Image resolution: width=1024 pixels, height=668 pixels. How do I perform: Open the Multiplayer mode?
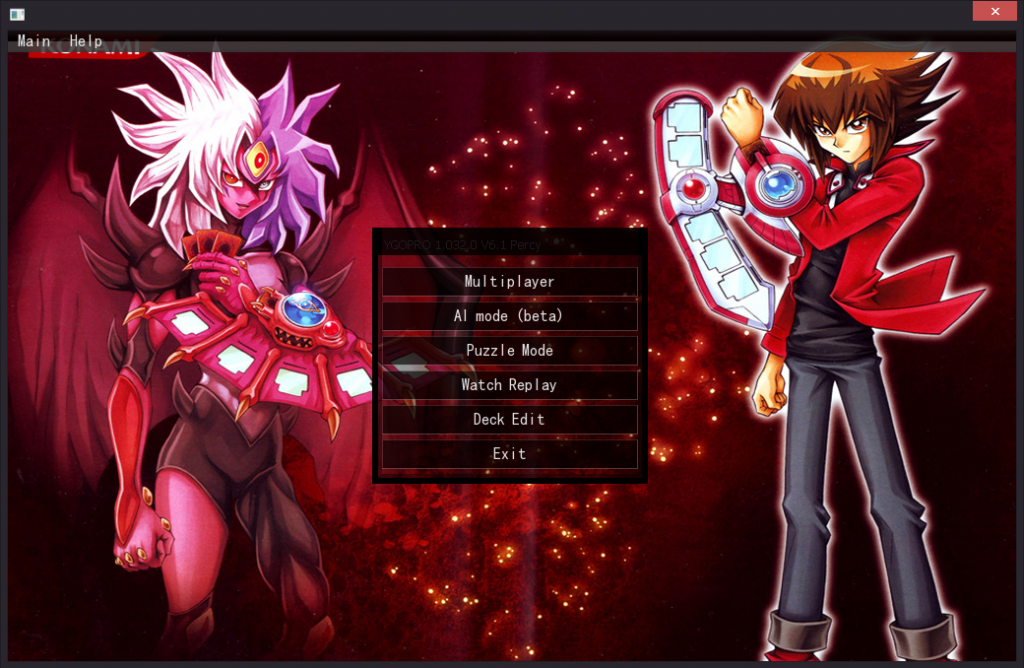509,282
